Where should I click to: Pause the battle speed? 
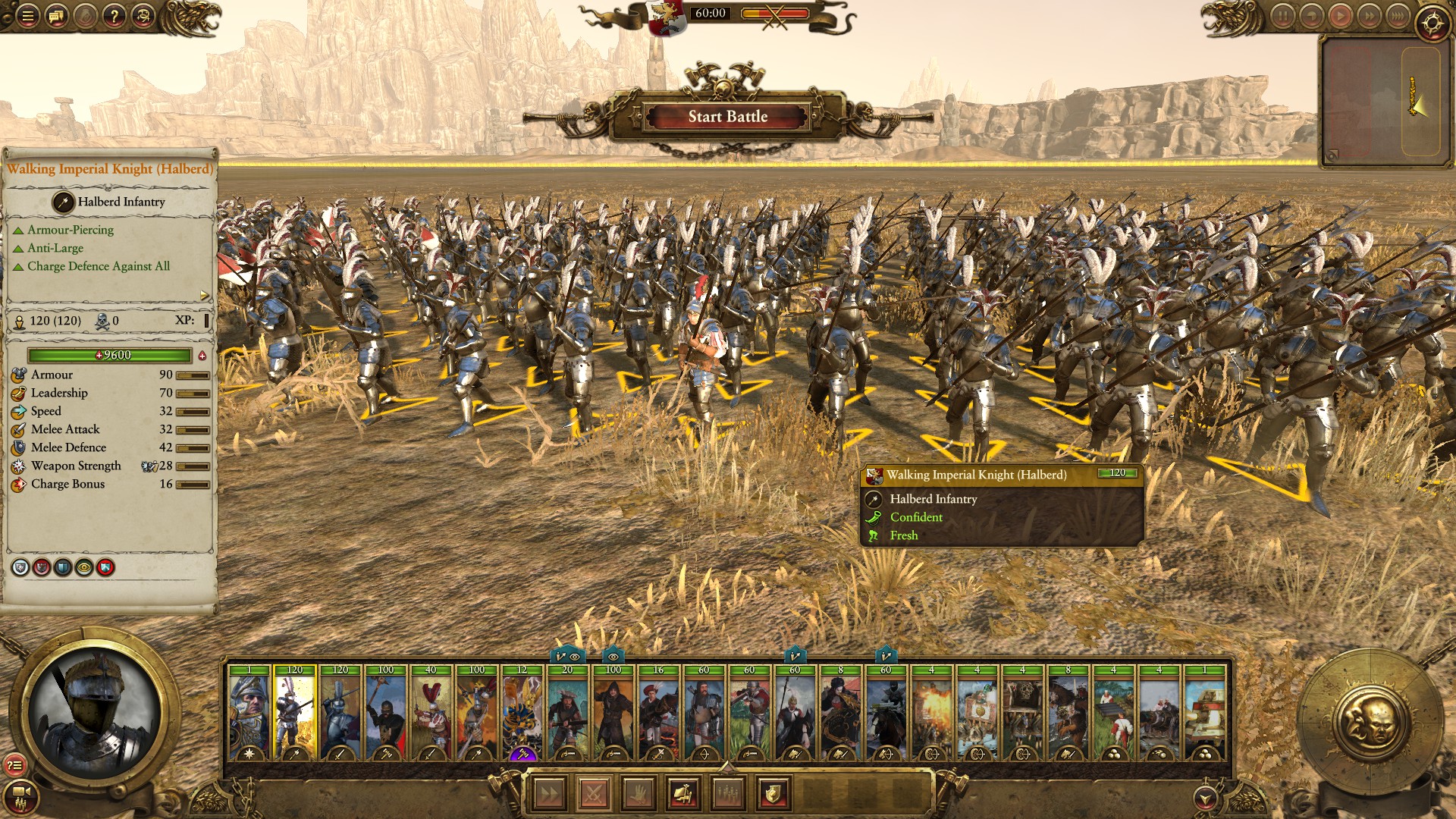pos(1282,16)
